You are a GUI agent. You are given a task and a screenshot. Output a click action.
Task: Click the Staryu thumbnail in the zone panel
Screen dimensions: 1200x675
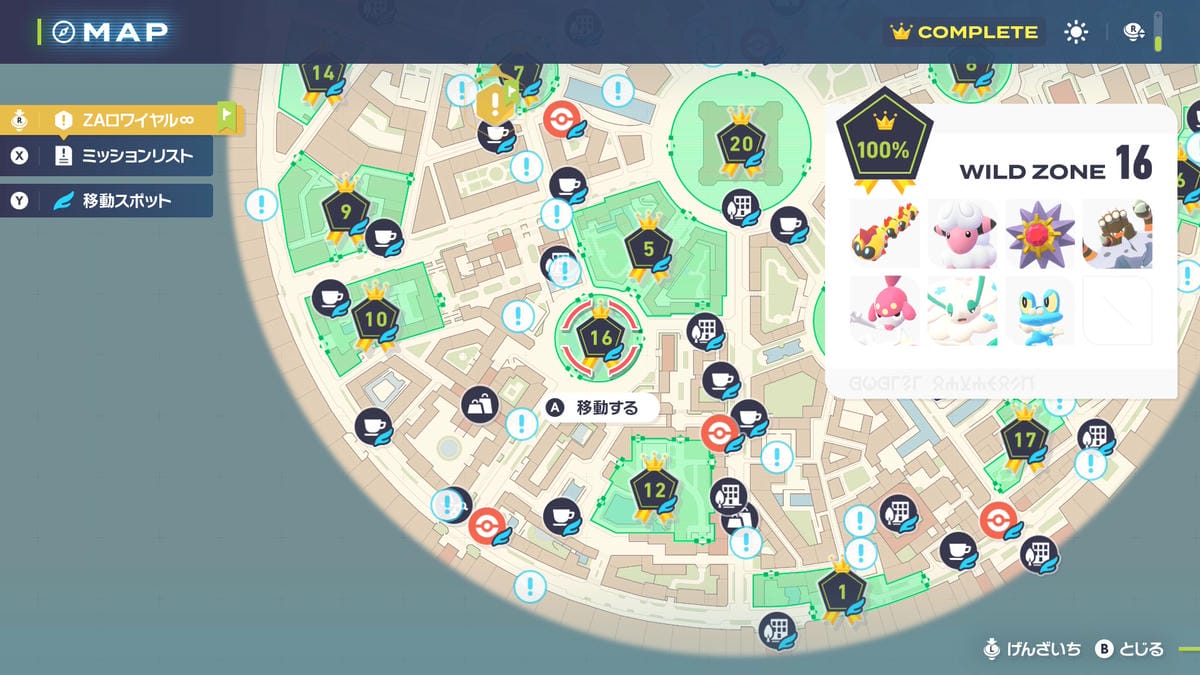pos(1040,233)
